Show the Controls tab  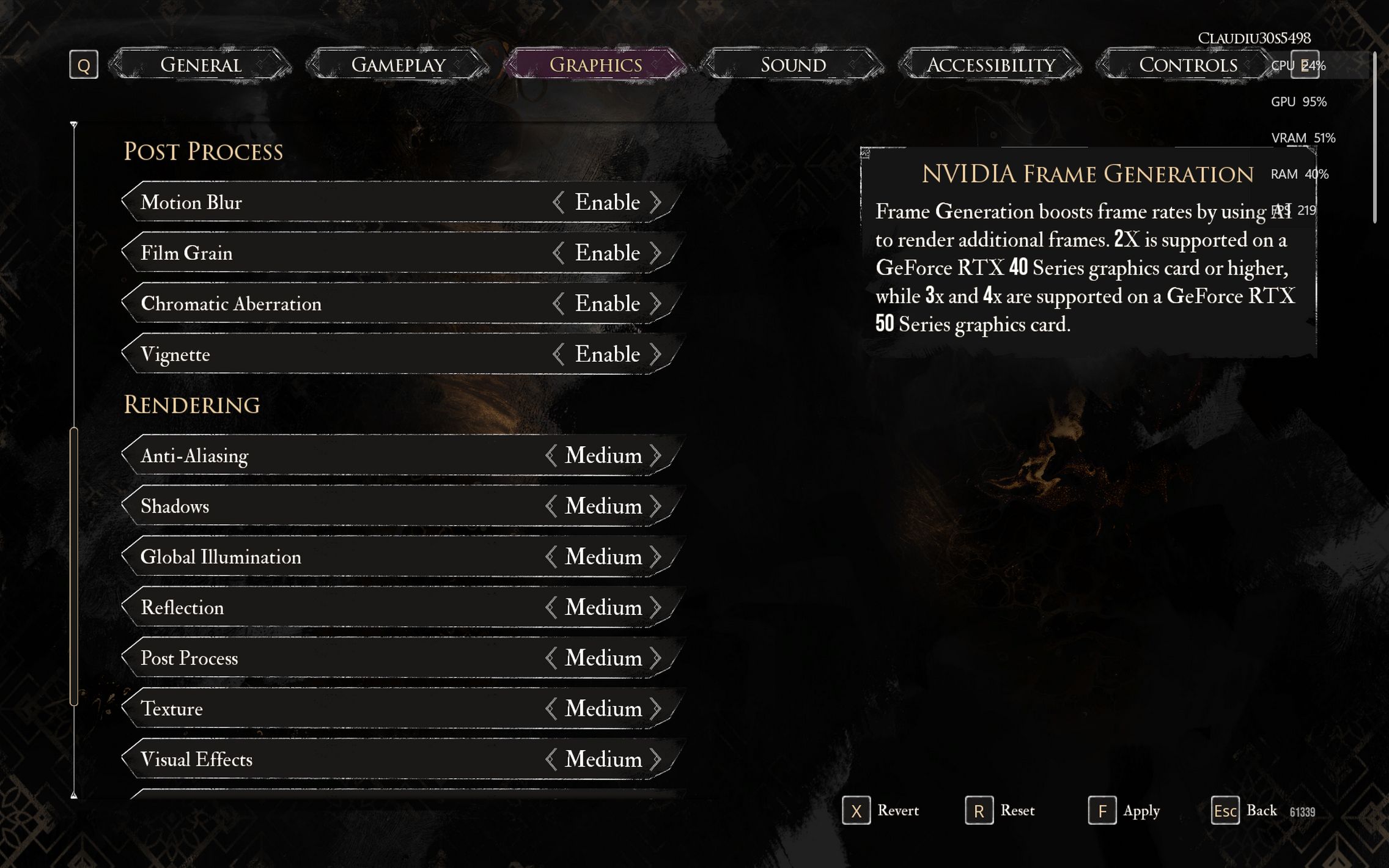[x=1187, y=64]
